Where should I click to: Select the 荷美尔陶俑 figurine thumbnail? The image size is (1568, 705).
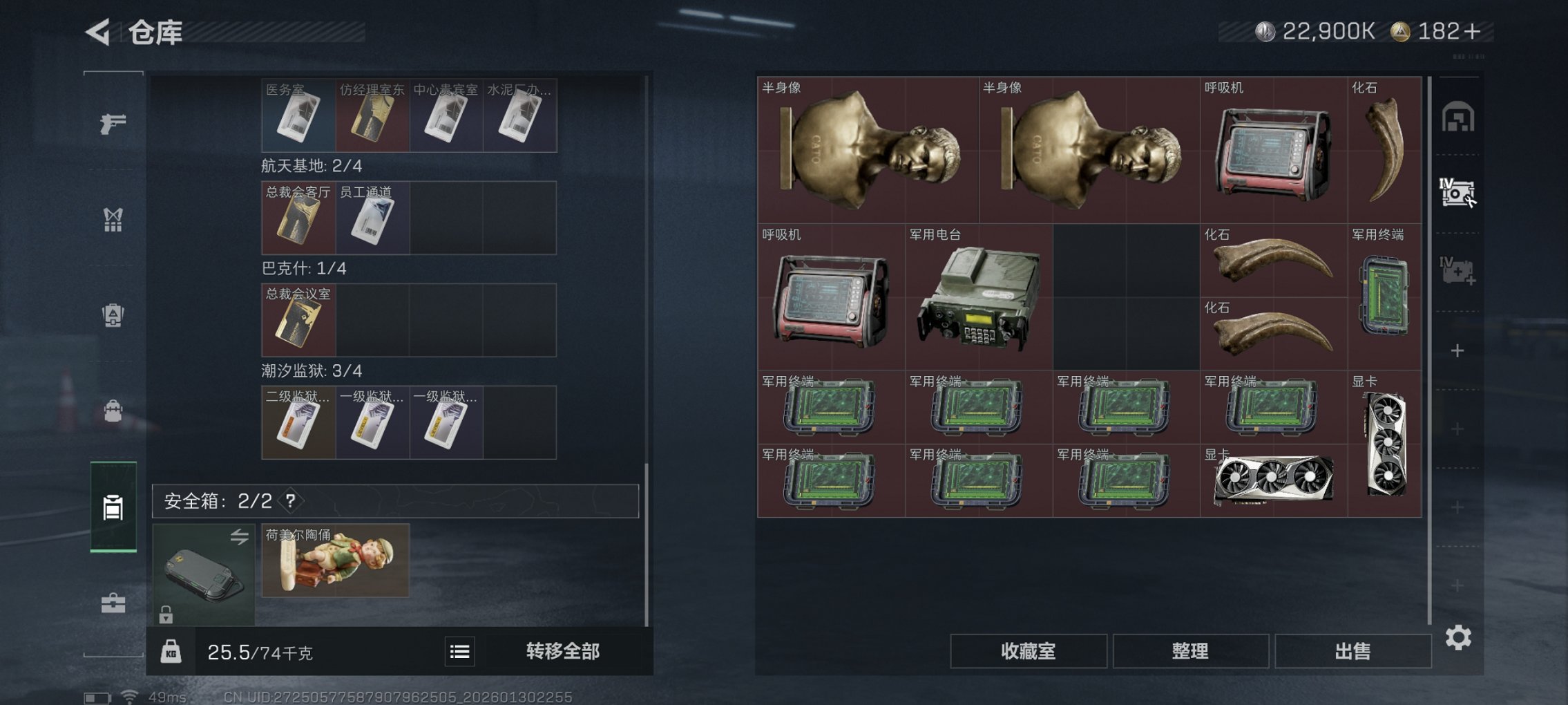(336, 560)
